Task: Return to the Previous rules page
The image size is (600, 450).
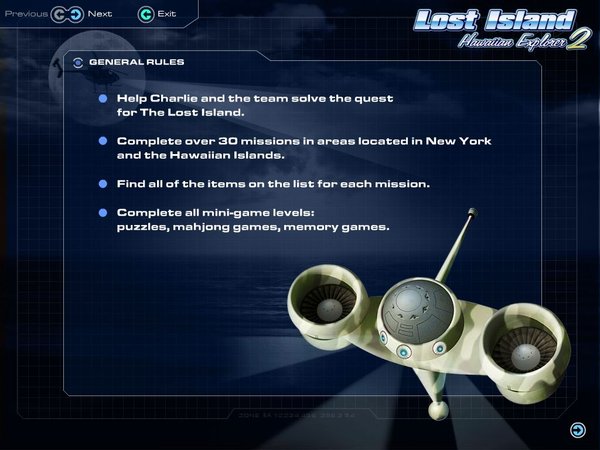Action: tap(58, 15)
